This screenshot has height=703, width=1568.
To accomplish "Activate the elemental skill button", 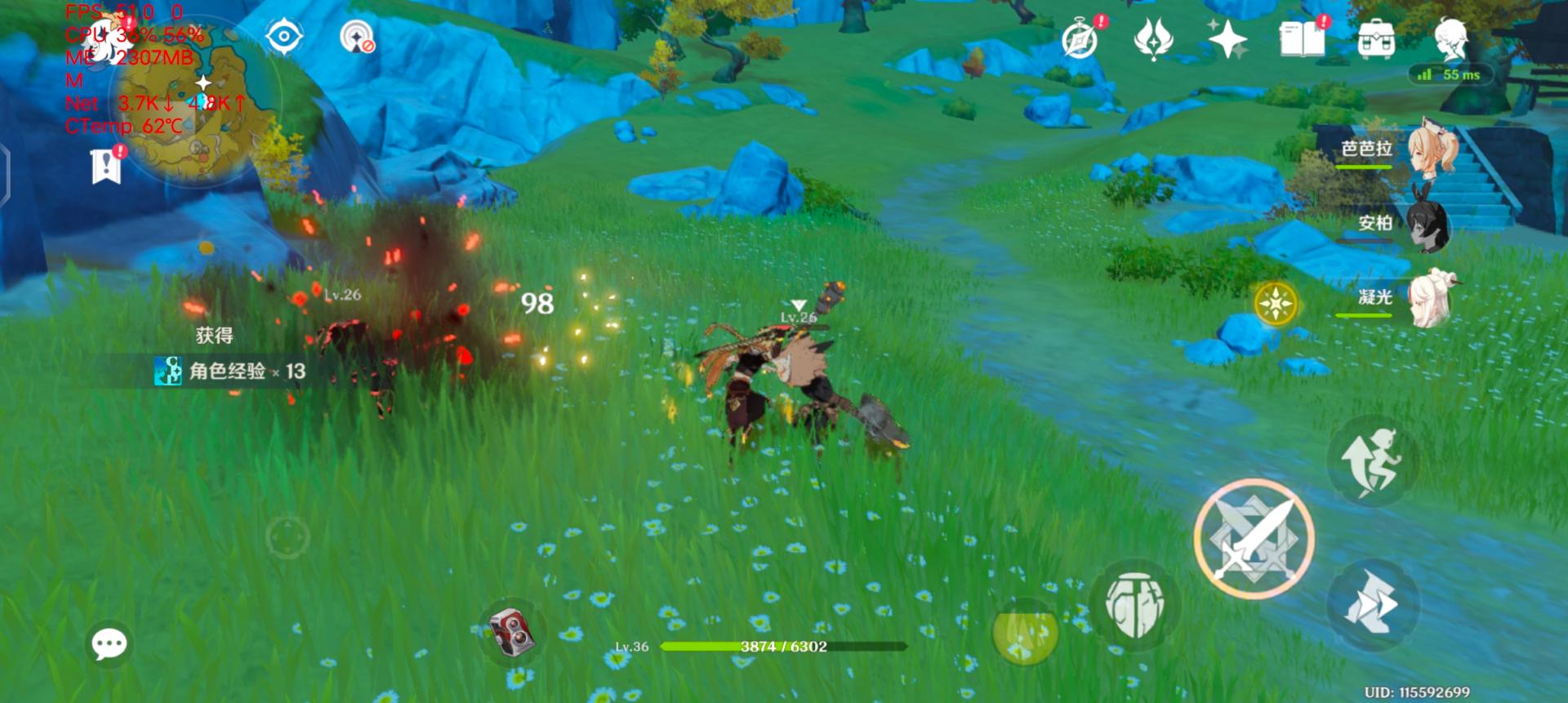I will pyautogui.click(x=1134, y=605).
